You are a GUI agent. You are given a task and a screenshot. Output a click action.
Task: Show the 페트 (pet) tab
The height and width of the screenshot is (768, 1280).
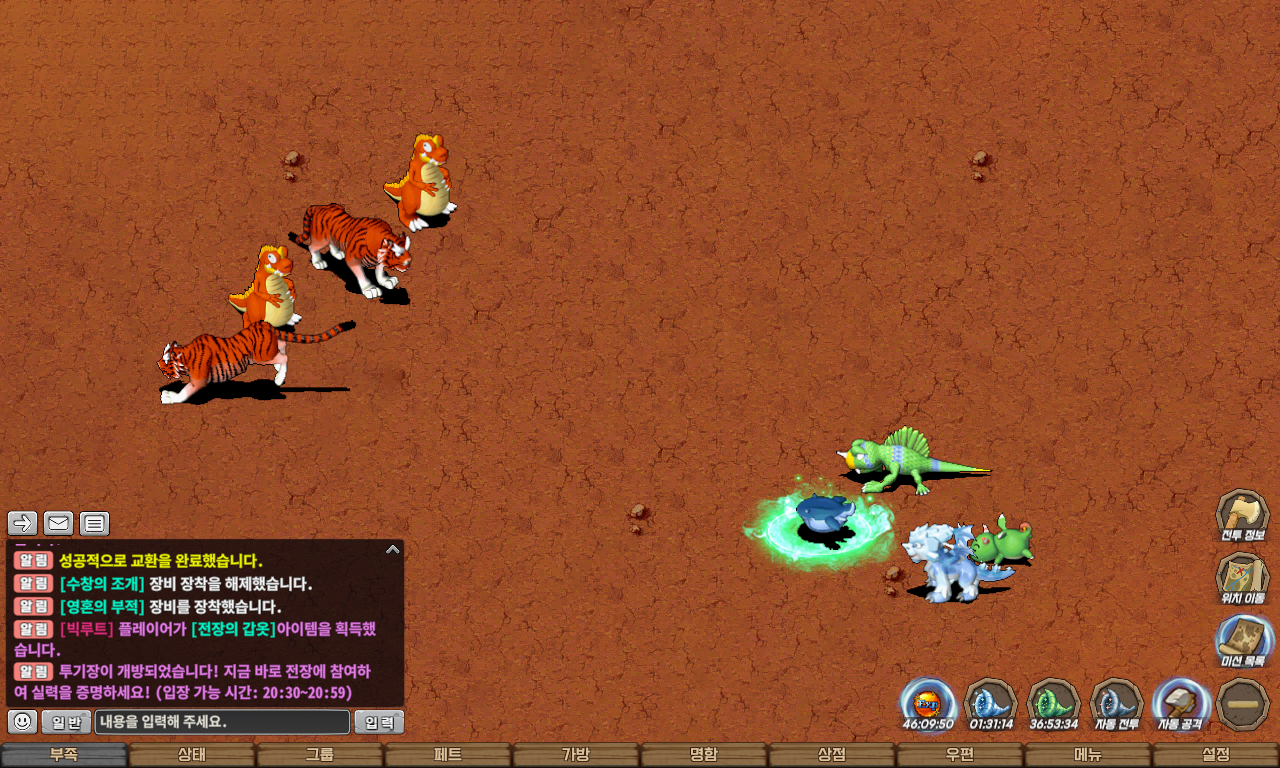pos(448,755)
